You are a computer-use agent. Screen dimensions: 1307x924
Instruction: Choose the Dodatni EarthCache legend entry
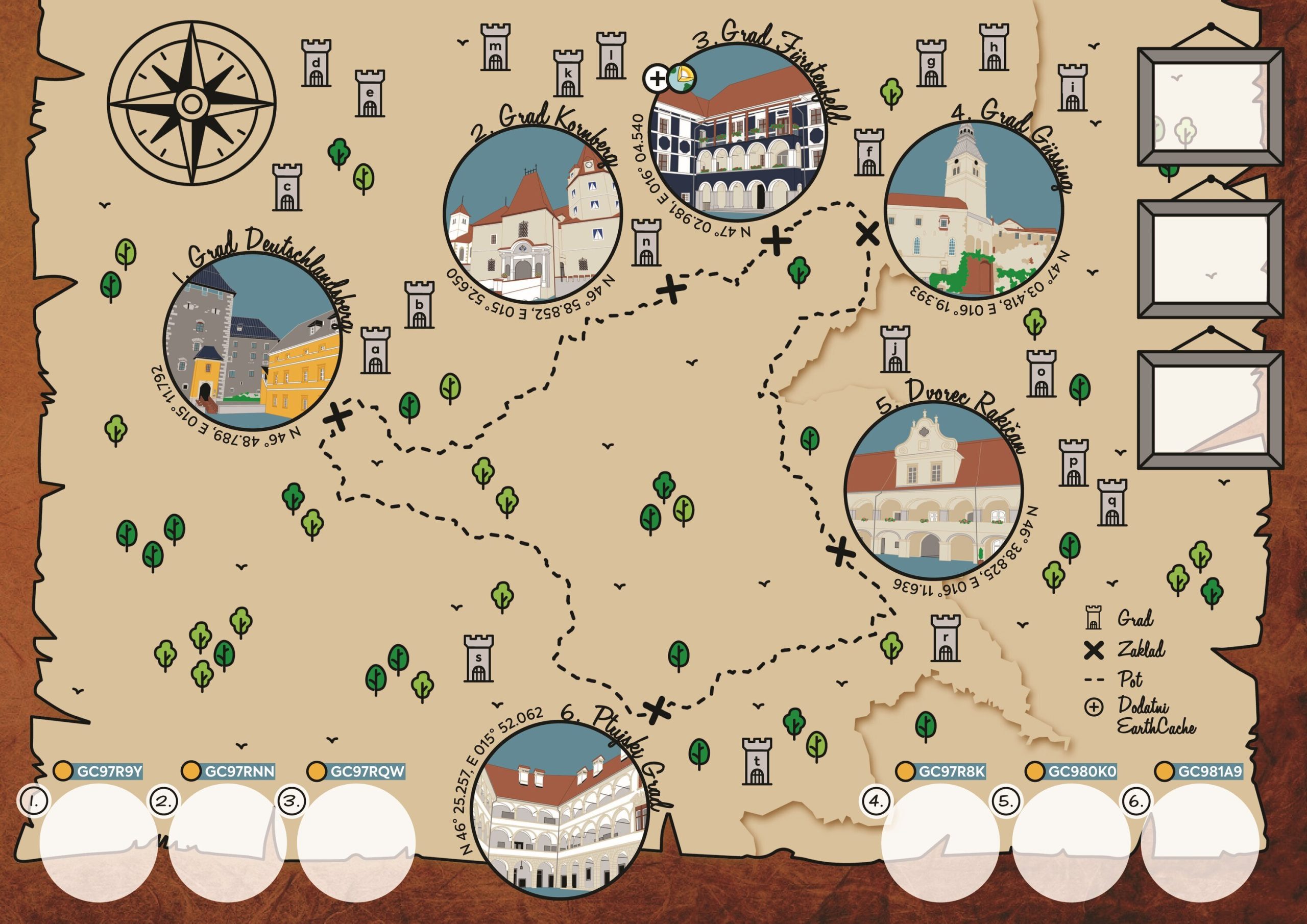1144,715
